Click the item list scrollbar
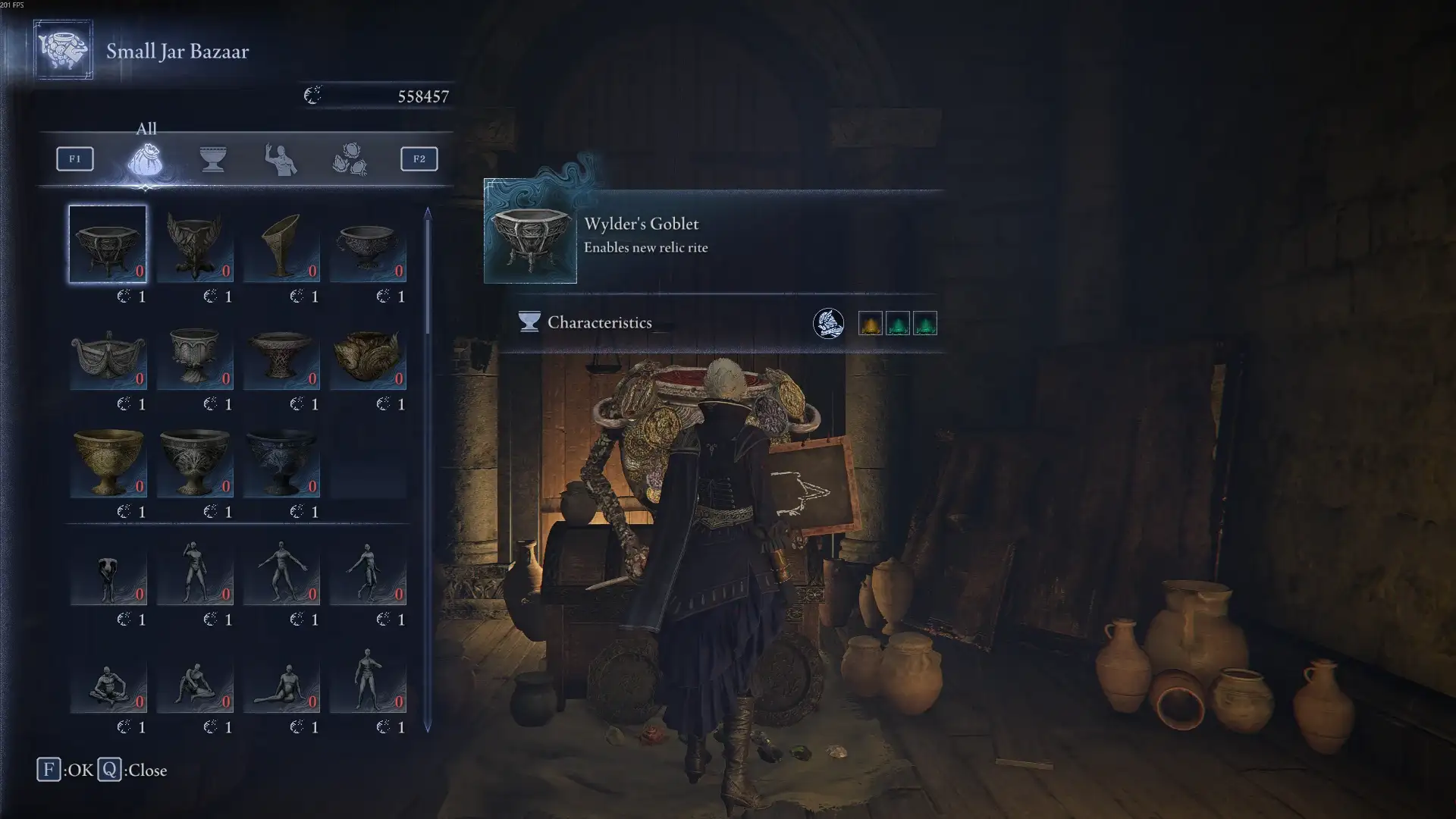This screenshot has height=819, width=1456. pos(428,273)
